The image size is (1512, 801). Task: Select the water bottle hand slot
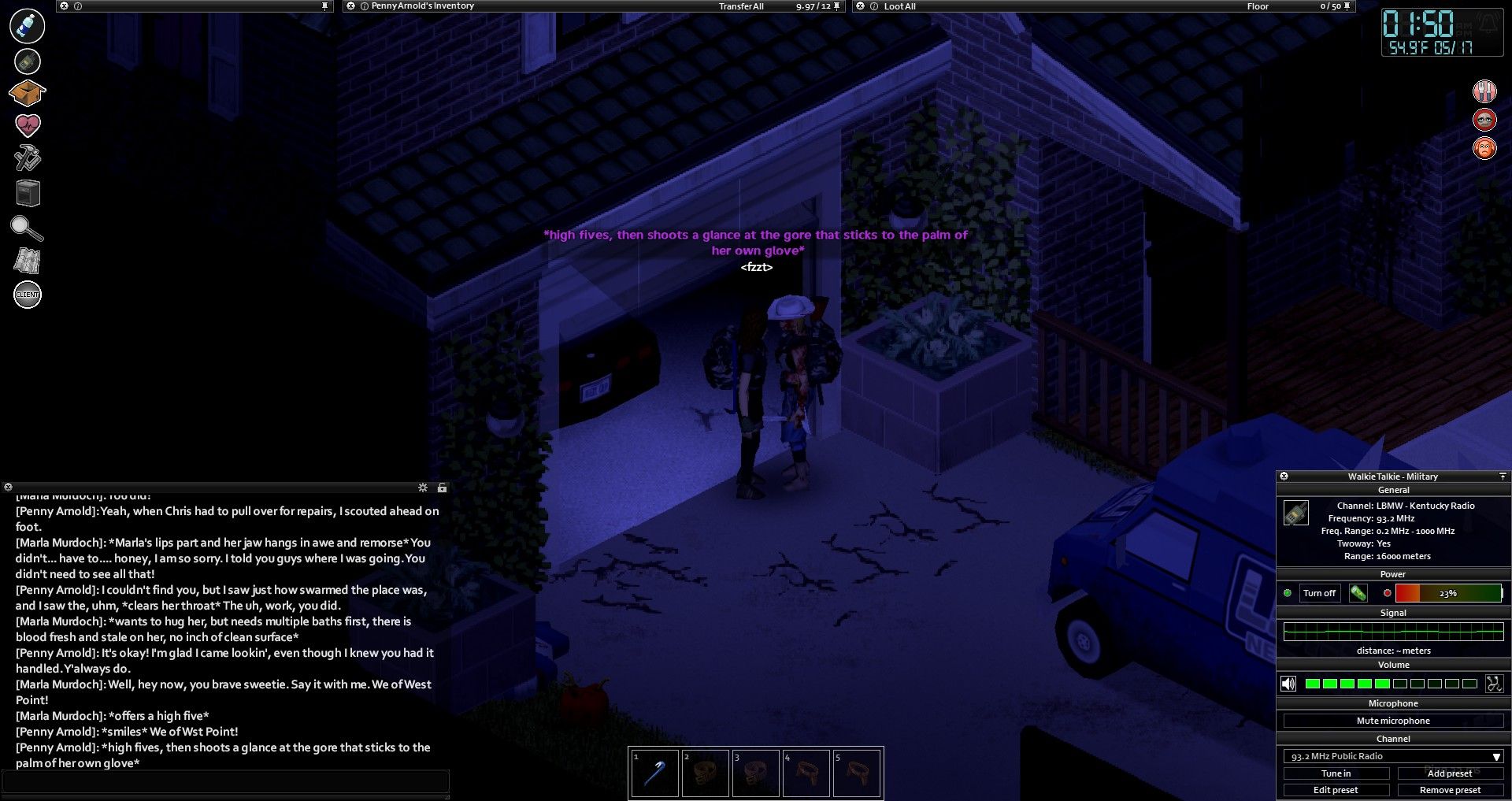(x=28, y=25)
